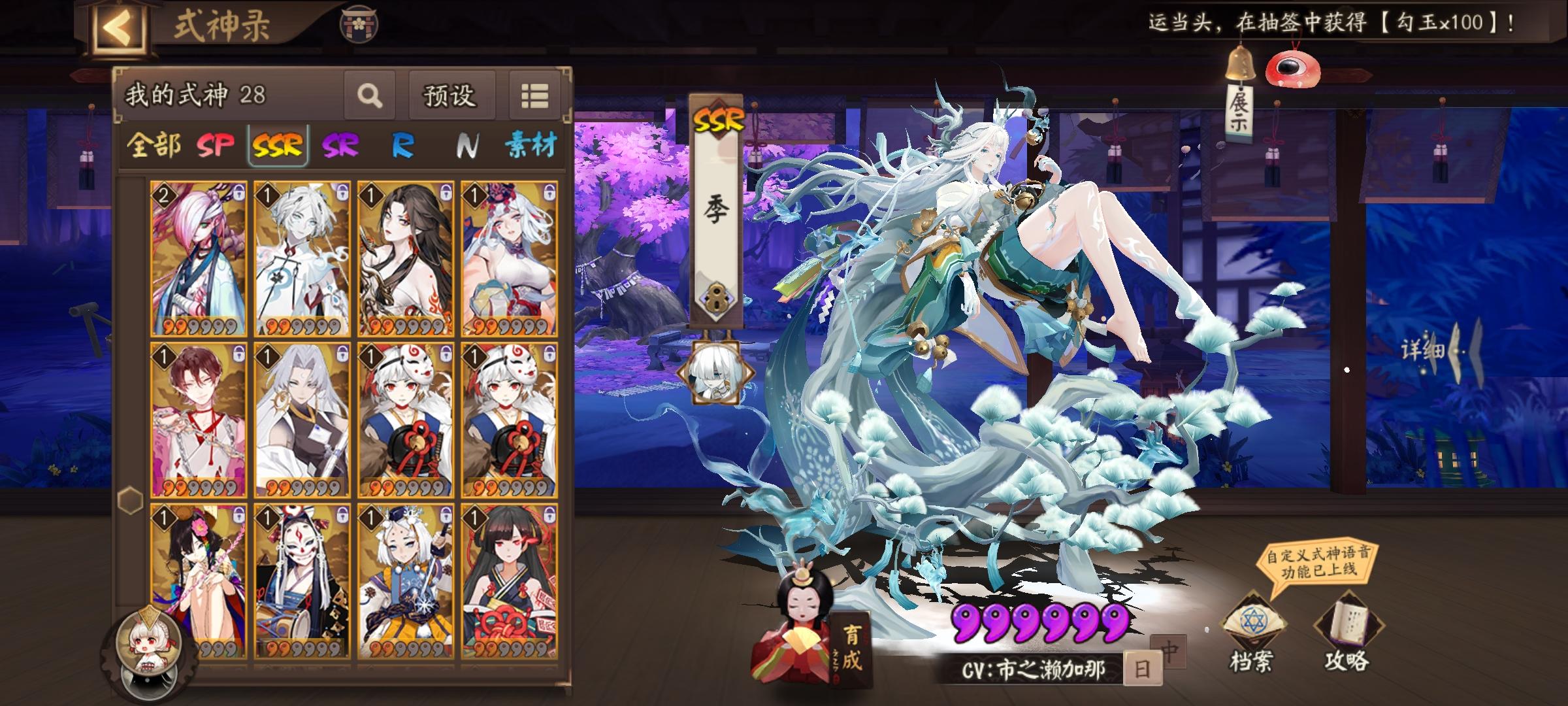
Task: Switch list layout using the grid view icon
Action: pos(534,95)
